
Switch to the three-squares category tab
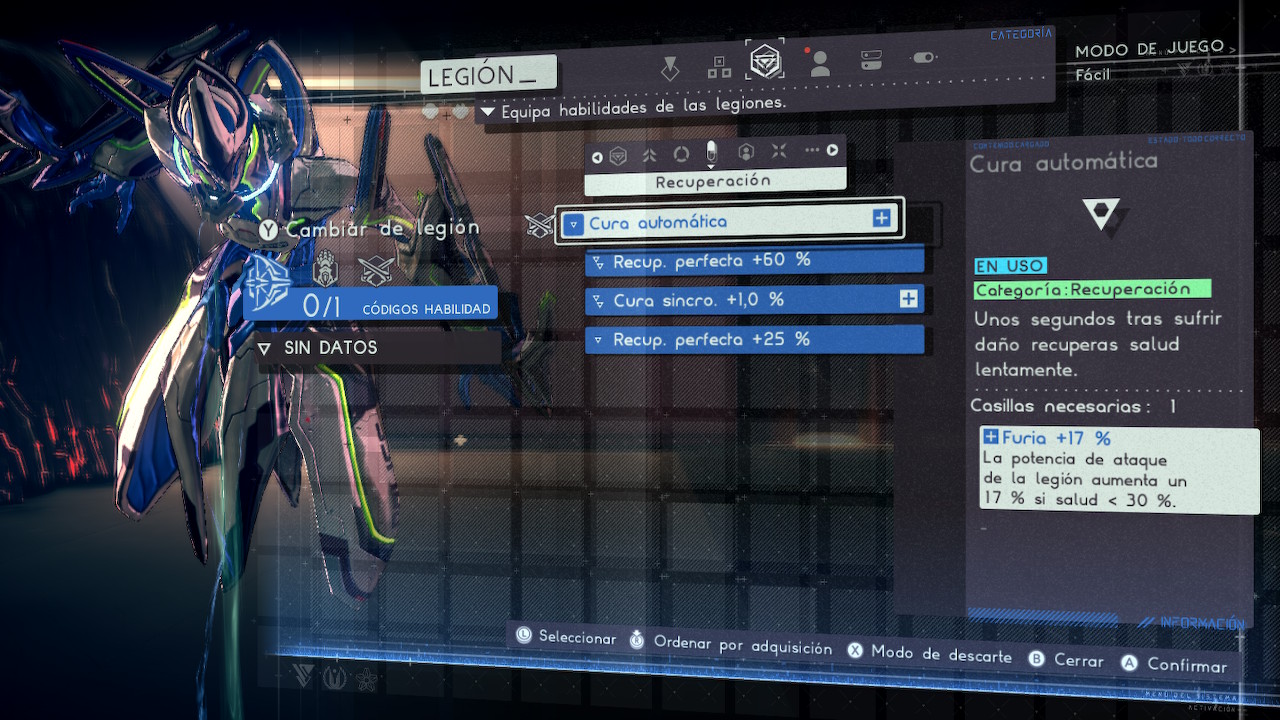[719, 67]
